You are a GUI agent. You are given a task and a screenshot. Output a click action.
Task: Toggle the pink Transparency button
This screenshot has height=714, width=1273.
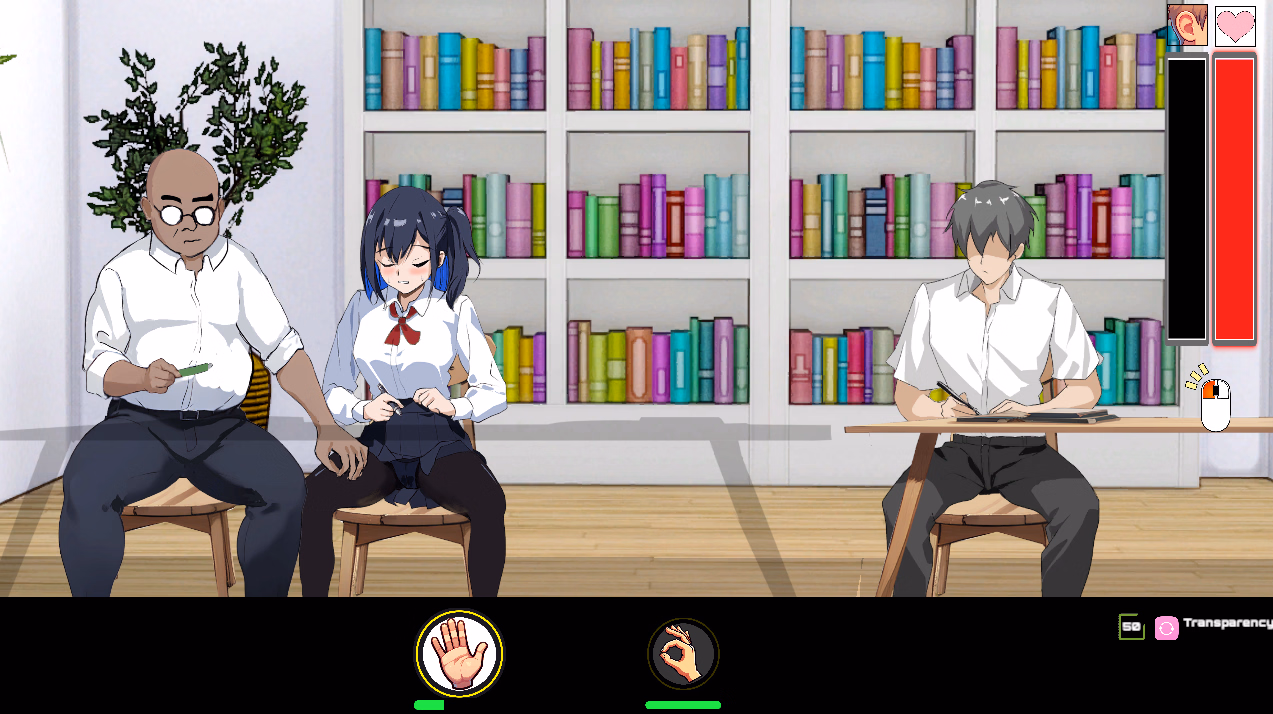(1166, 628)
